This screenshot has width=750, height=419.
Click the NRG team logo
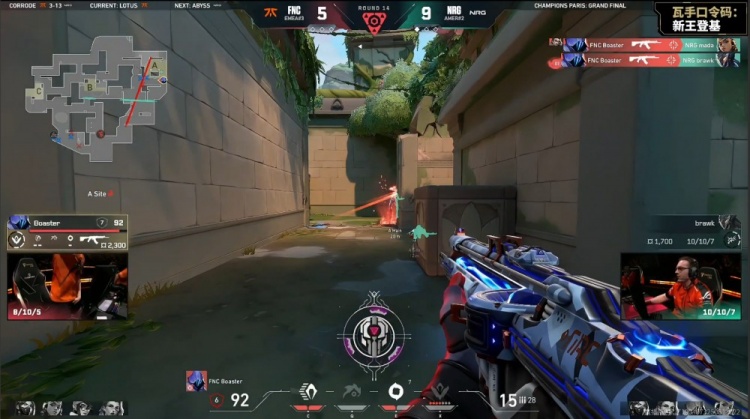point(478,14)
